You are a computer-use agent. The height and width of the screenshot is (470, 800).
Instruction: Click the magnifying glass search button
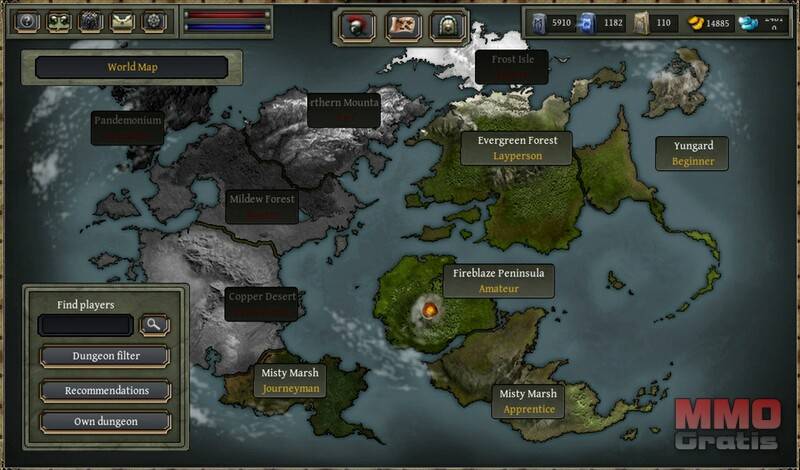(155, 325)
